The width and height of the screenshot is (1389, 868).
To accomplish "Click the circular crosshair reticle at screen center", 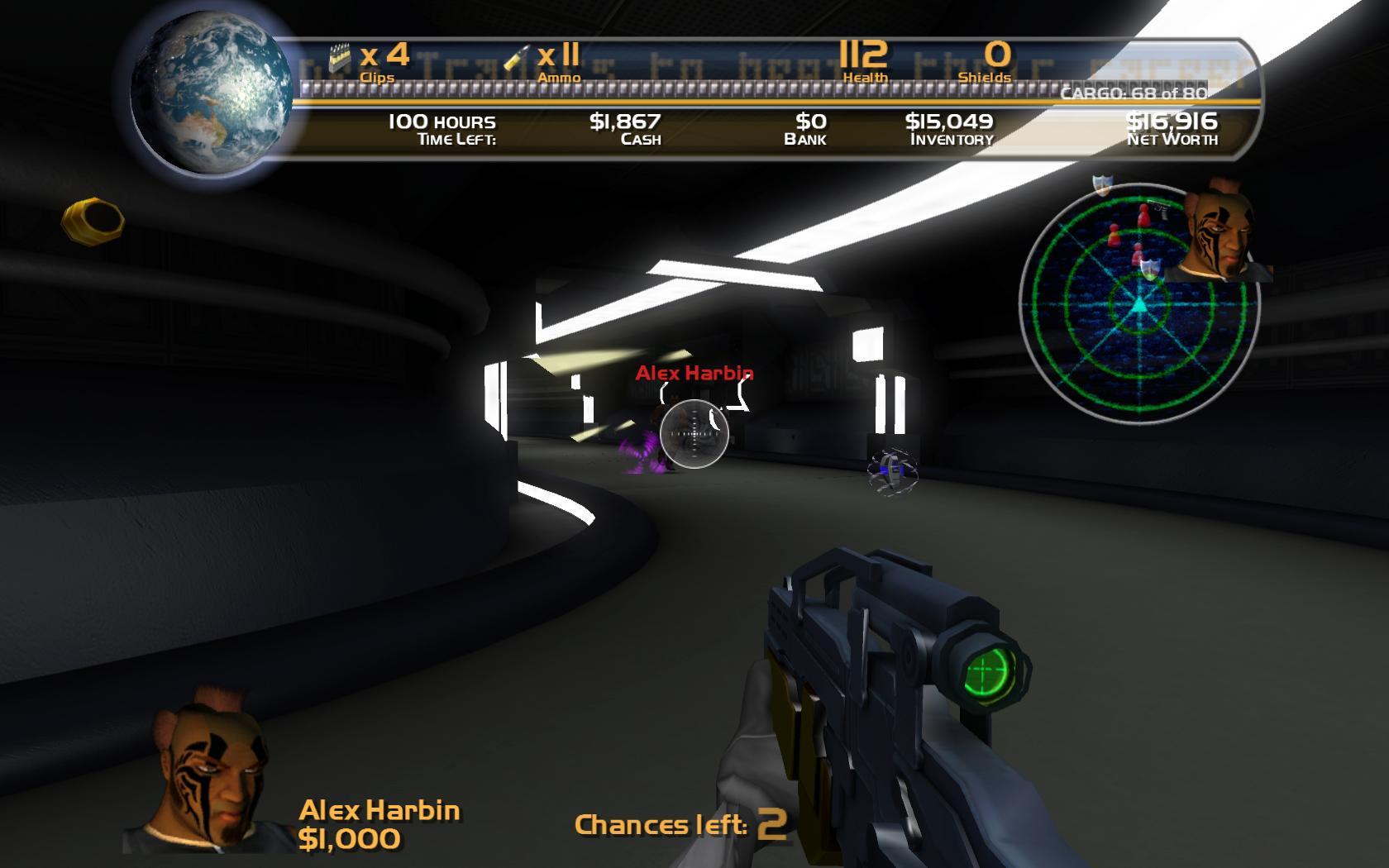I will click(694, 434).
